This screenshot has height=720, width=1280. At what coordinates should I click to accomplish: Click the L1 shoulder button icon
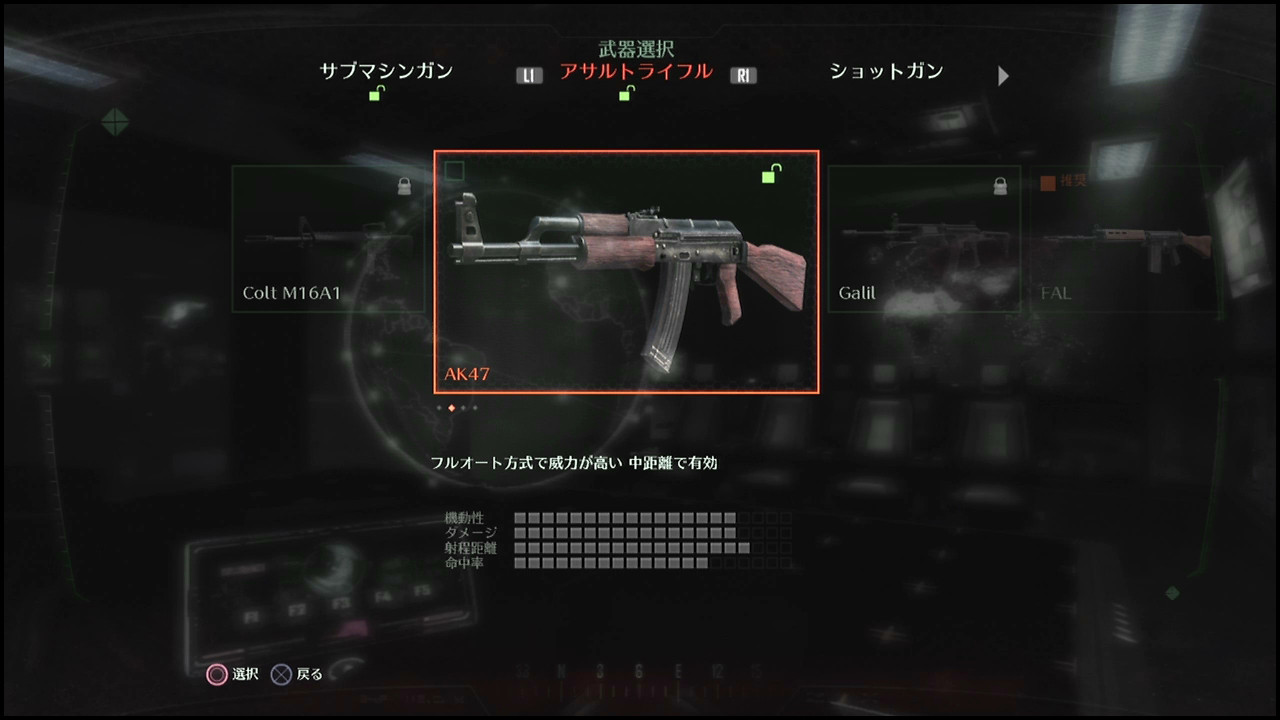529,74
